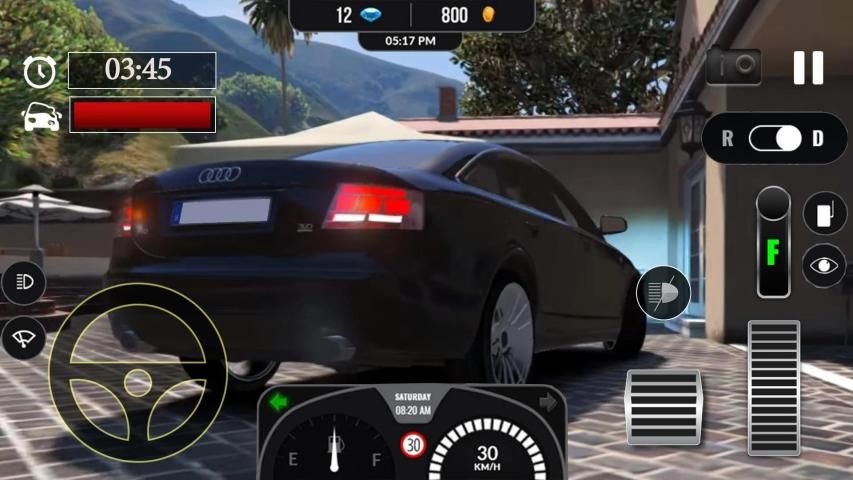Activate the right turn signal arrow
Viewport: 853px width, 480px height.
coord(547,401)
